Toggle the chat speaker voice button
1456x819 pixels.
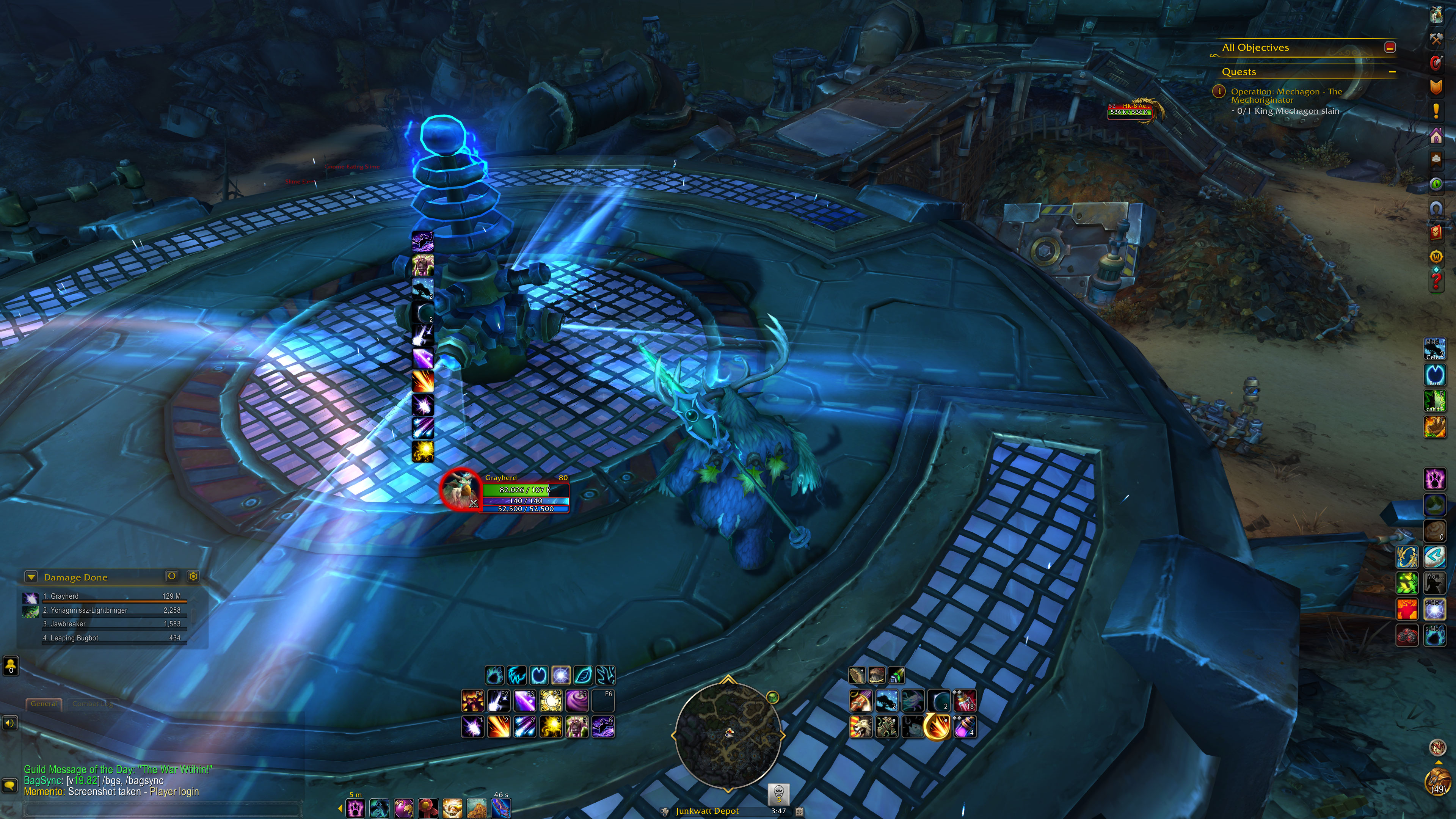pos(9,723)
